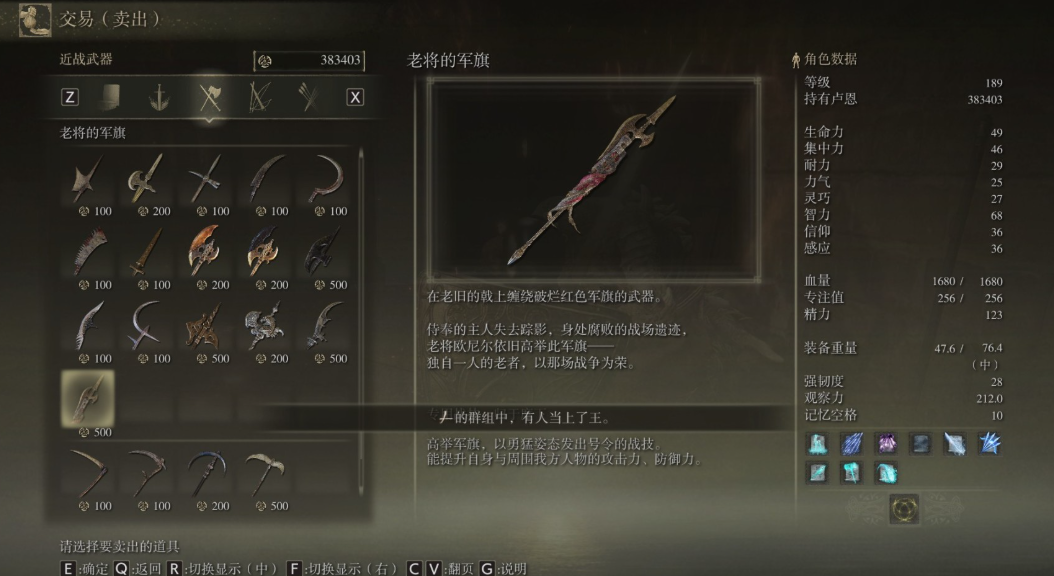Show the paper sheet category tab

coord(110,97)
